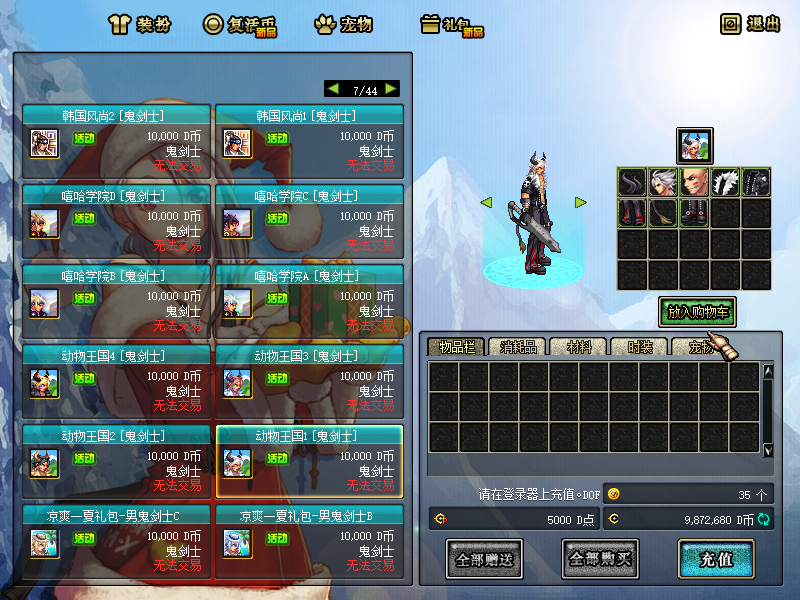
Task: Show the 时装 fashion inventory tab
Action: click(638, 347)
